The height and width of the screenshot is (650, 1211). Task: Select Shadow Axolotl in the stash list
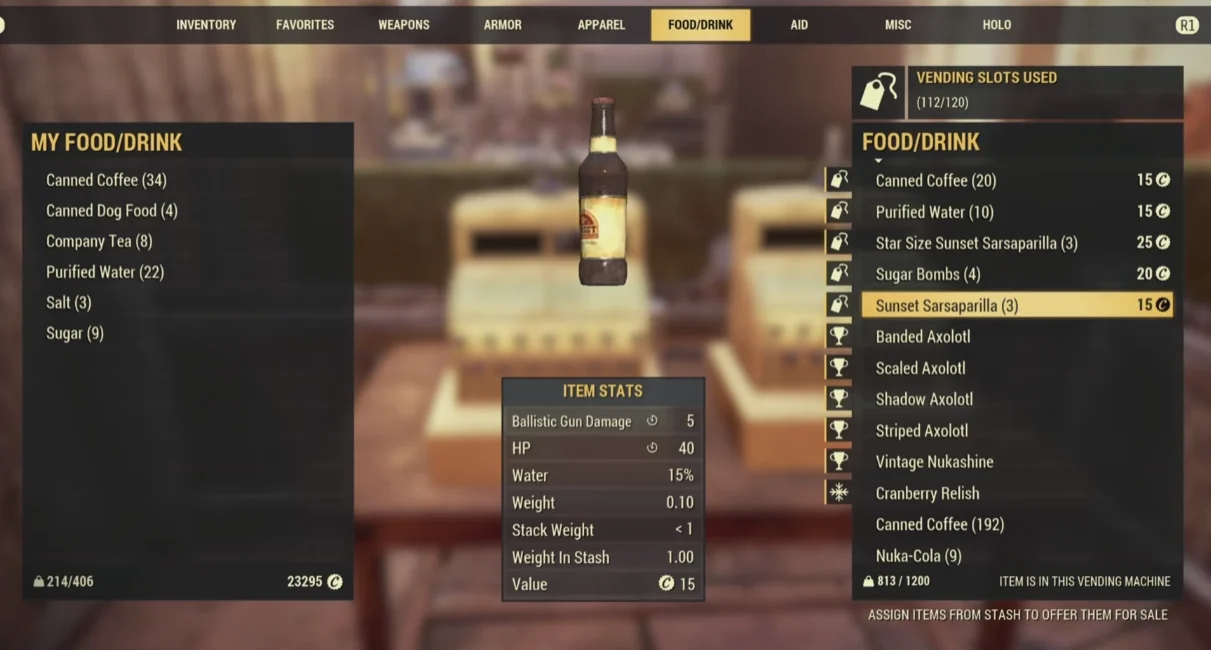(924, 399)
